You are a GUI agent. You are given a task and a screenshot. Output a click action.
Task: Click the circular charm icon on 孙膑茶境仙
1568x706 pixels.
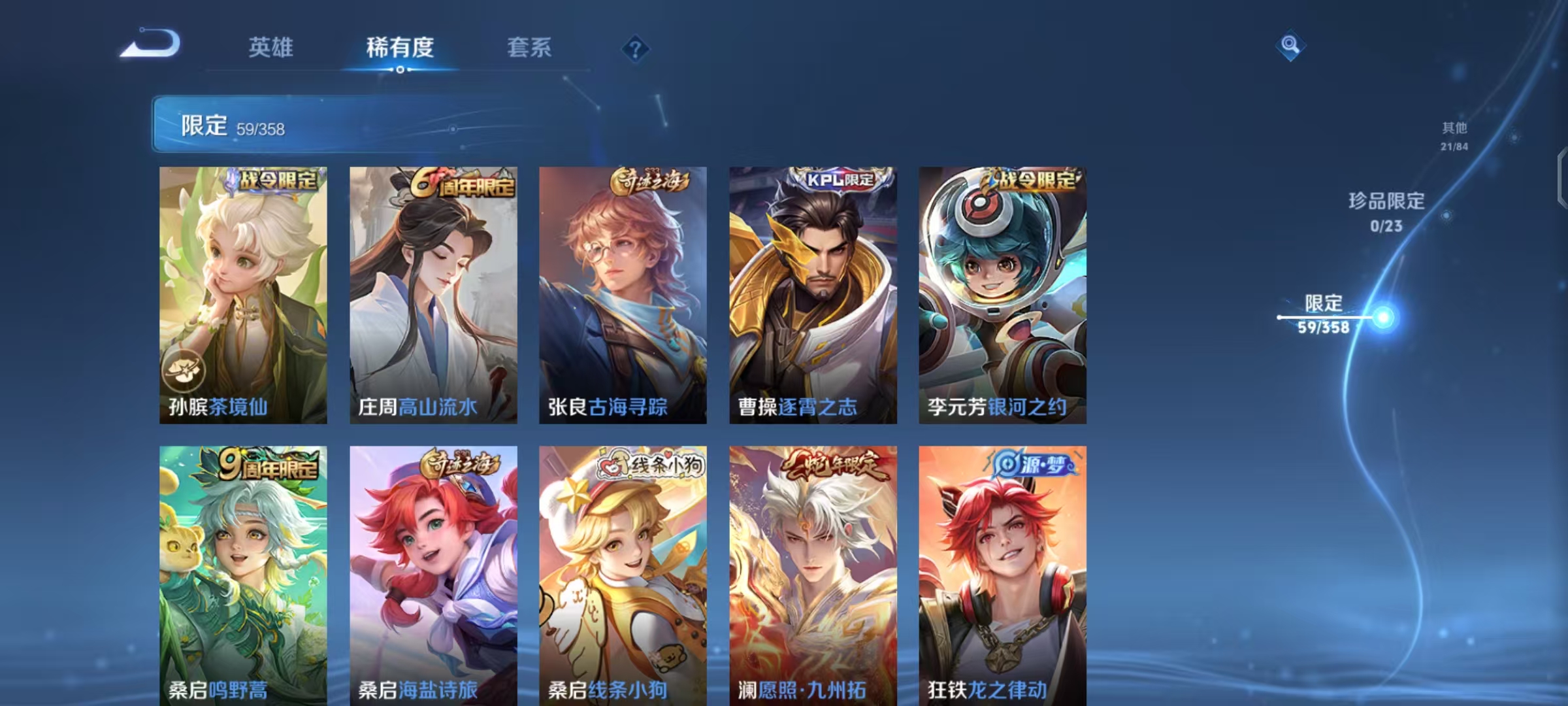[x=184, y=369]
